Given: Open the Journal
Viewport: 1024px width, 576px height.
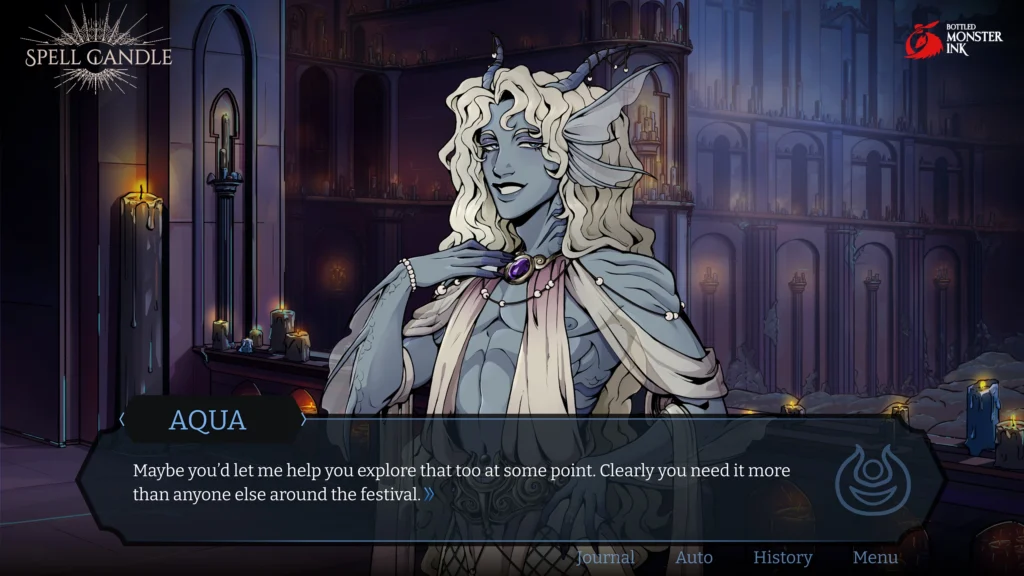Looking at the screenshot, I should 605,557.
